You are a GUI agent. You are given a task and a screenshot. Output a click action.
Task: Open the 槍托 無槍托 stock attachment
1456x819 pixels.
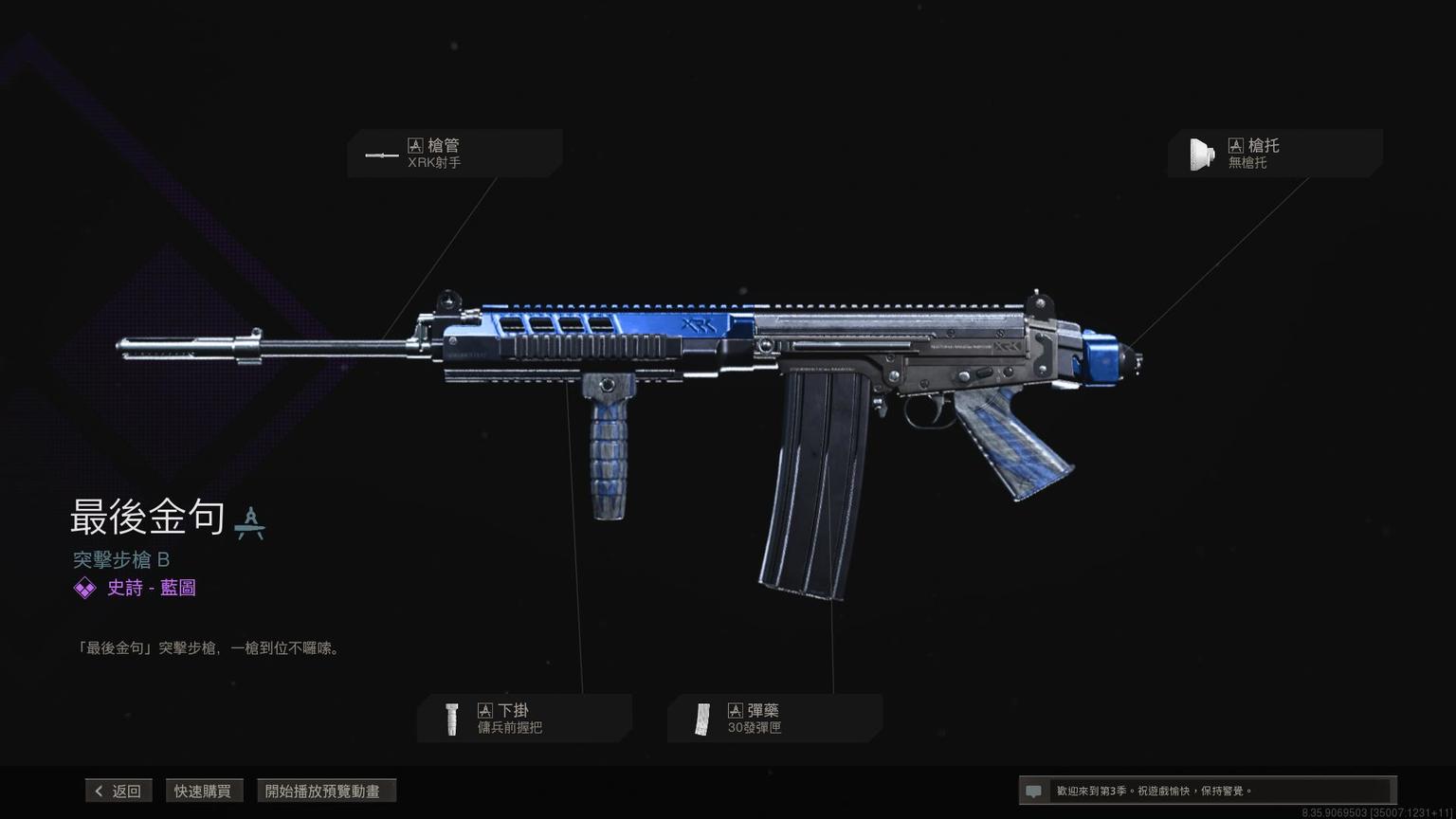[x=1274, y=154]
